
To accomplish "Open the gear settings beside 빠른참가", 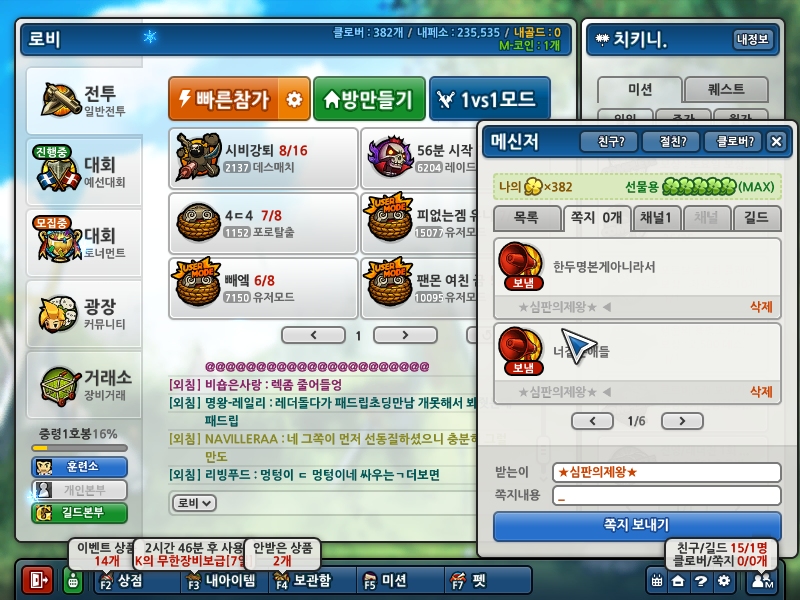I will pos(293,99).
